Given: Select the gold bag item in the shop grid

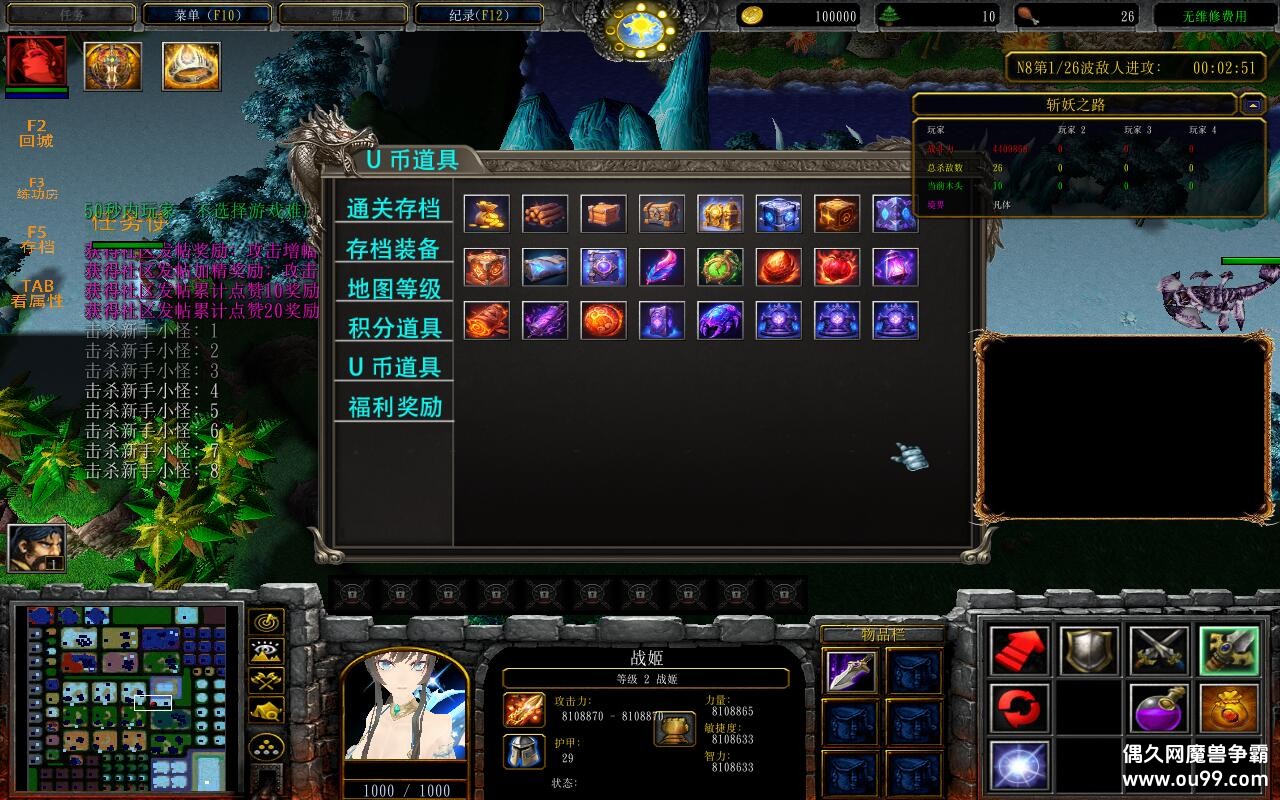Looking at the screenshot, I should (x=487, y=211).
